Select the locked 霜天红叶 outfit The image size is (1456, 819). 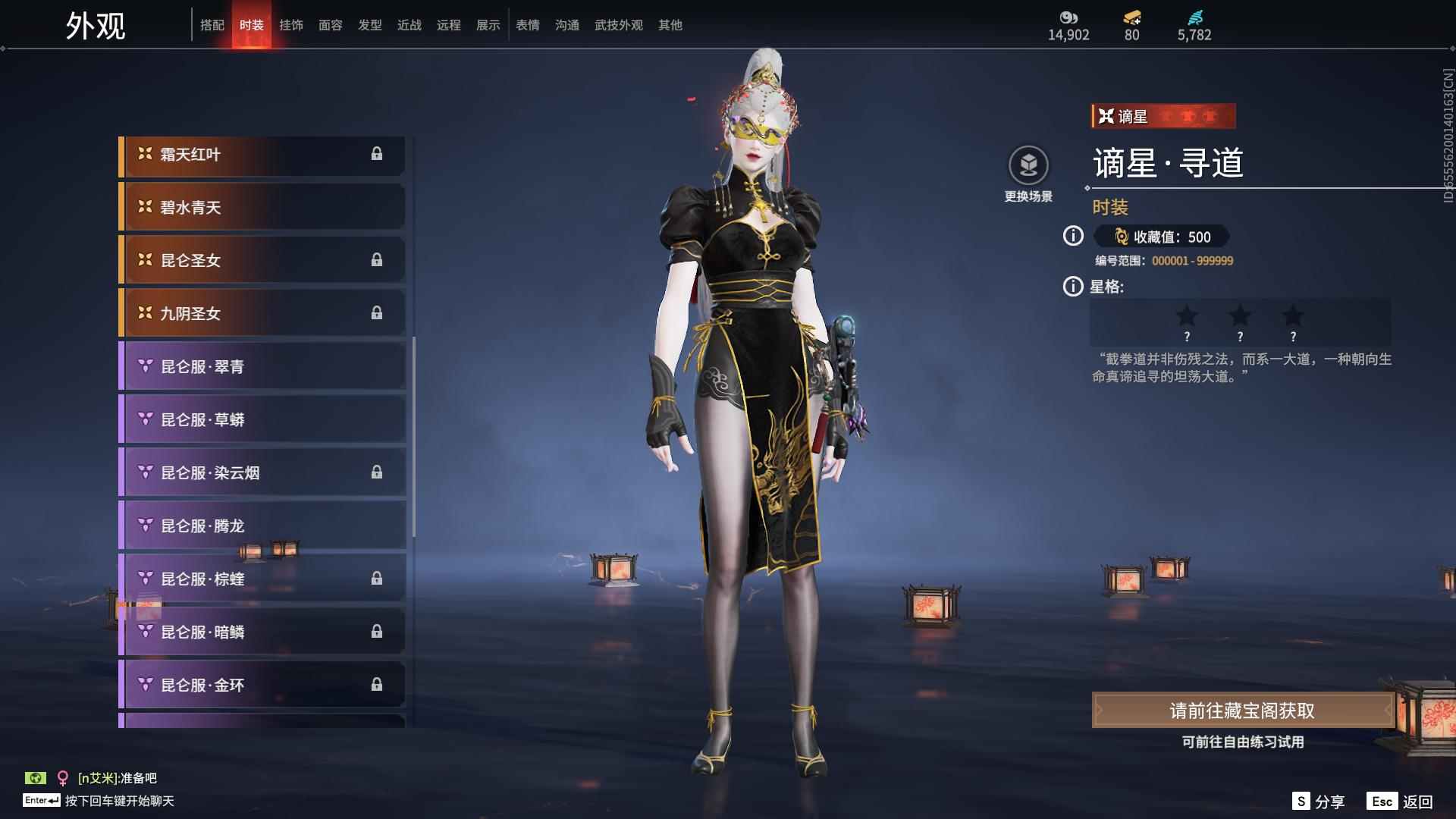tap(262, 154)
